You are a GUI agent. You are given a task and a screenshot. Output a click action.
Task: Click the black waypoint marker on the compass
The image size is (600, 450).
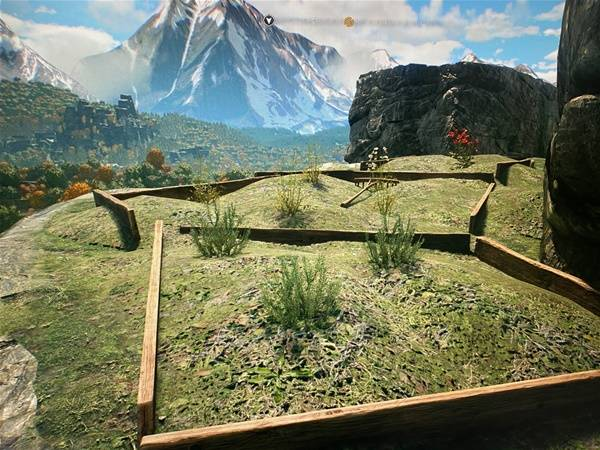click(269, 20)
